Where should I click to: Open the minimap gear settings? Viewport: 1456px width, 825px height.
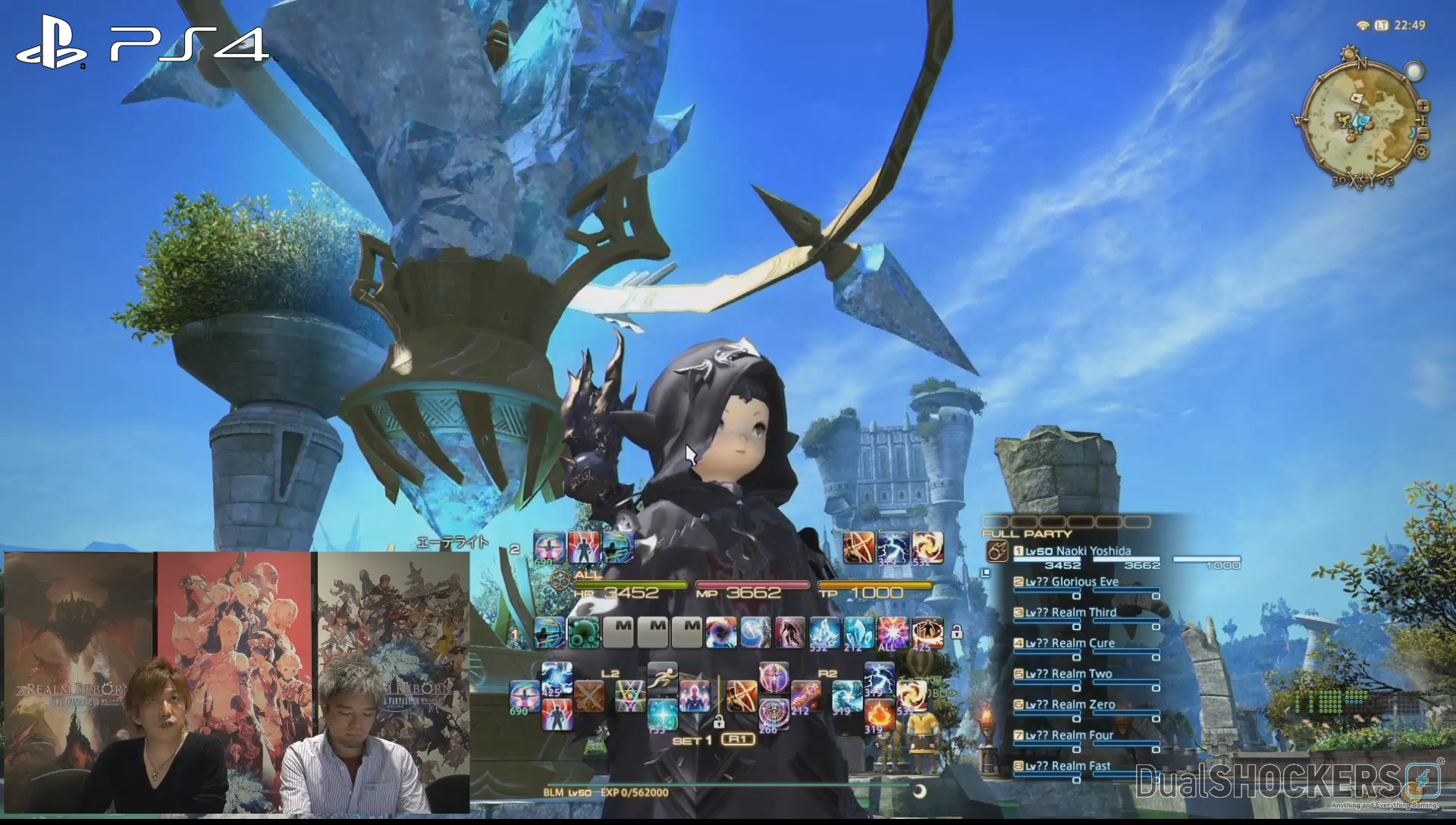[x=1422, y=152]
